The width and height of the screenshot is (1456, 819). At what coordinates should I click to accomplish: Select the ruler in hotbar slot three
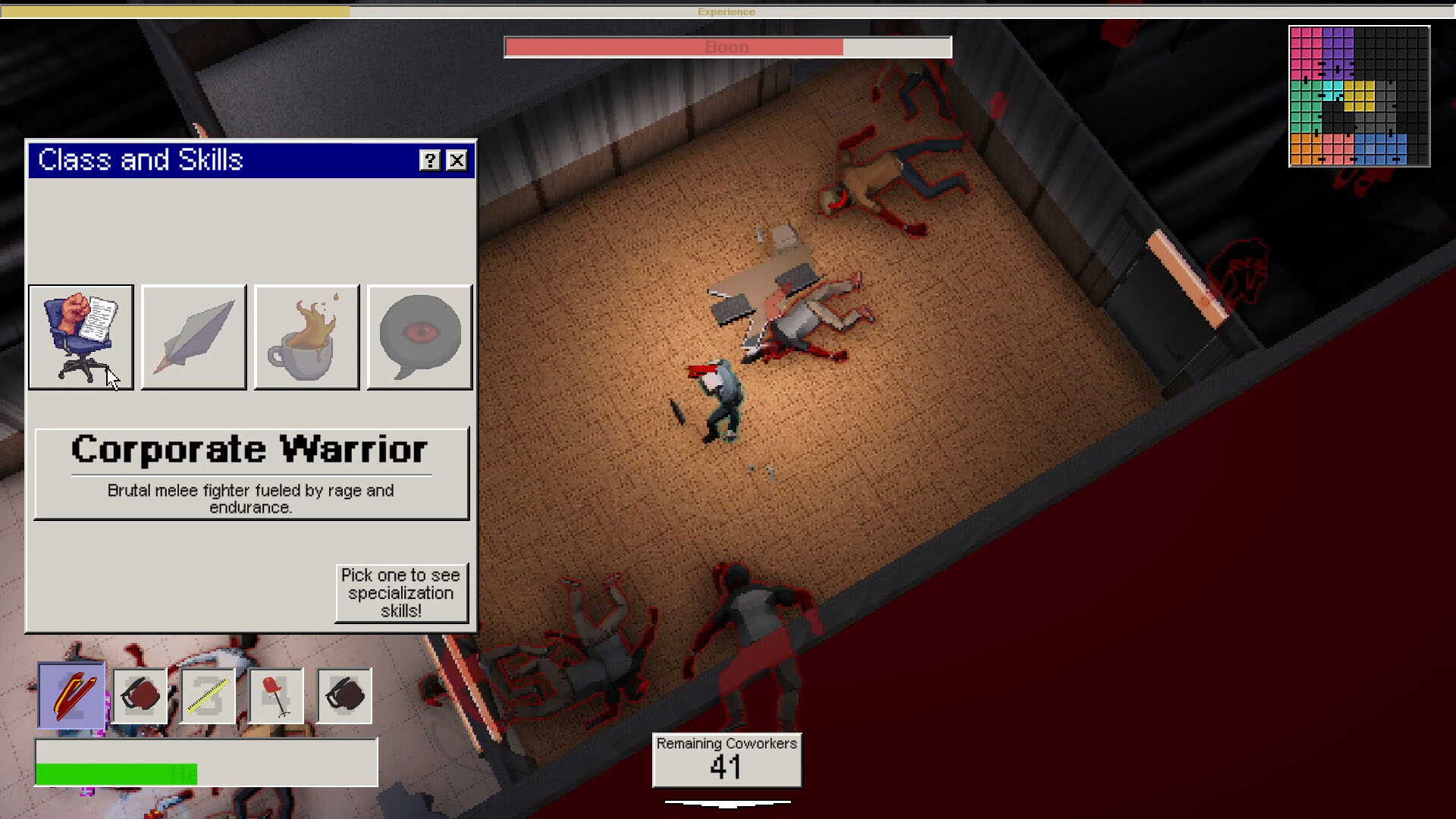point(208,695)
